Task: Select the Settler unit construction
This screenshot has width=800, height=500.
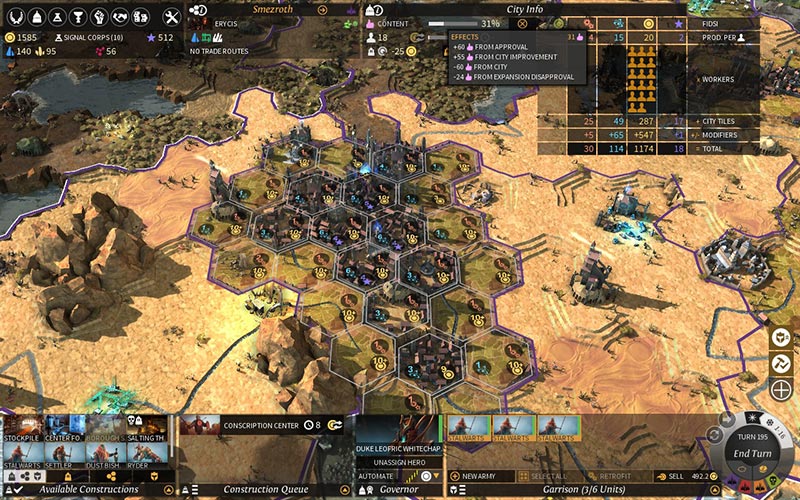Action: coord(63,457)
